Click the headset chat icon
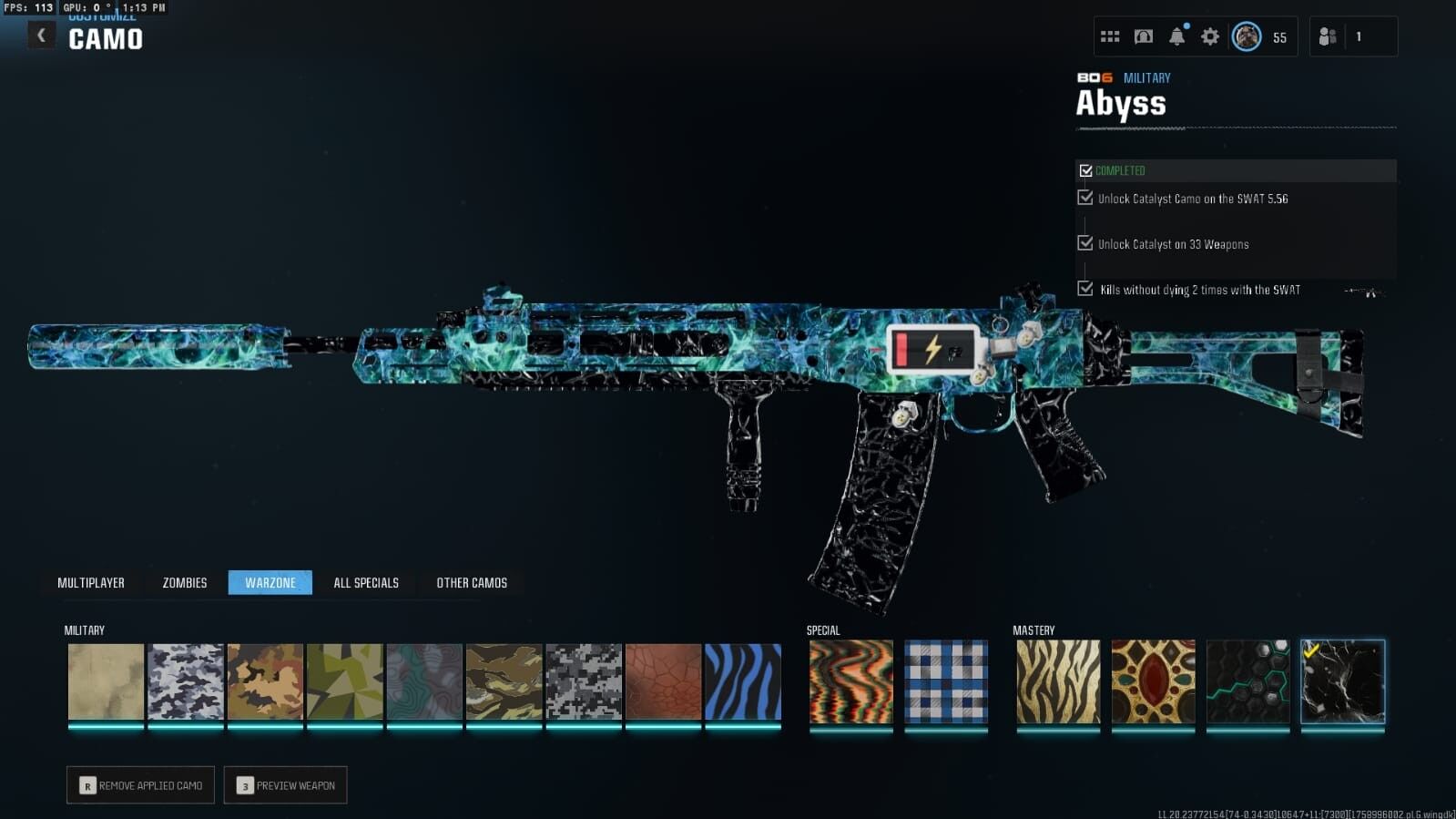Screen dimensions: 1456x819 [x=1144, y=36]
